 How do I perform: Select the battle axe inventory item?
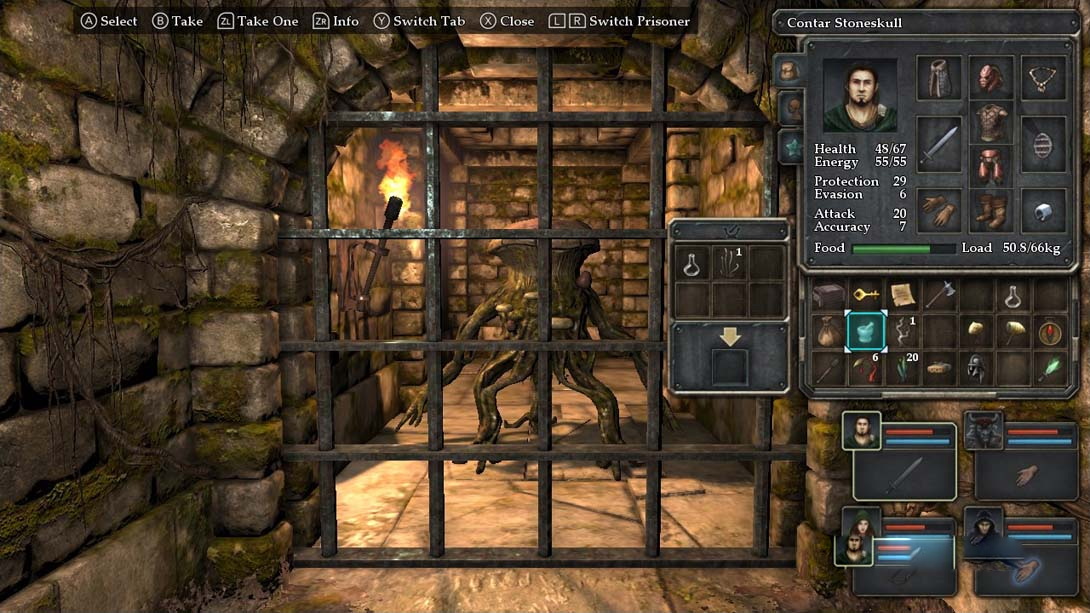(x=940, y=295)
